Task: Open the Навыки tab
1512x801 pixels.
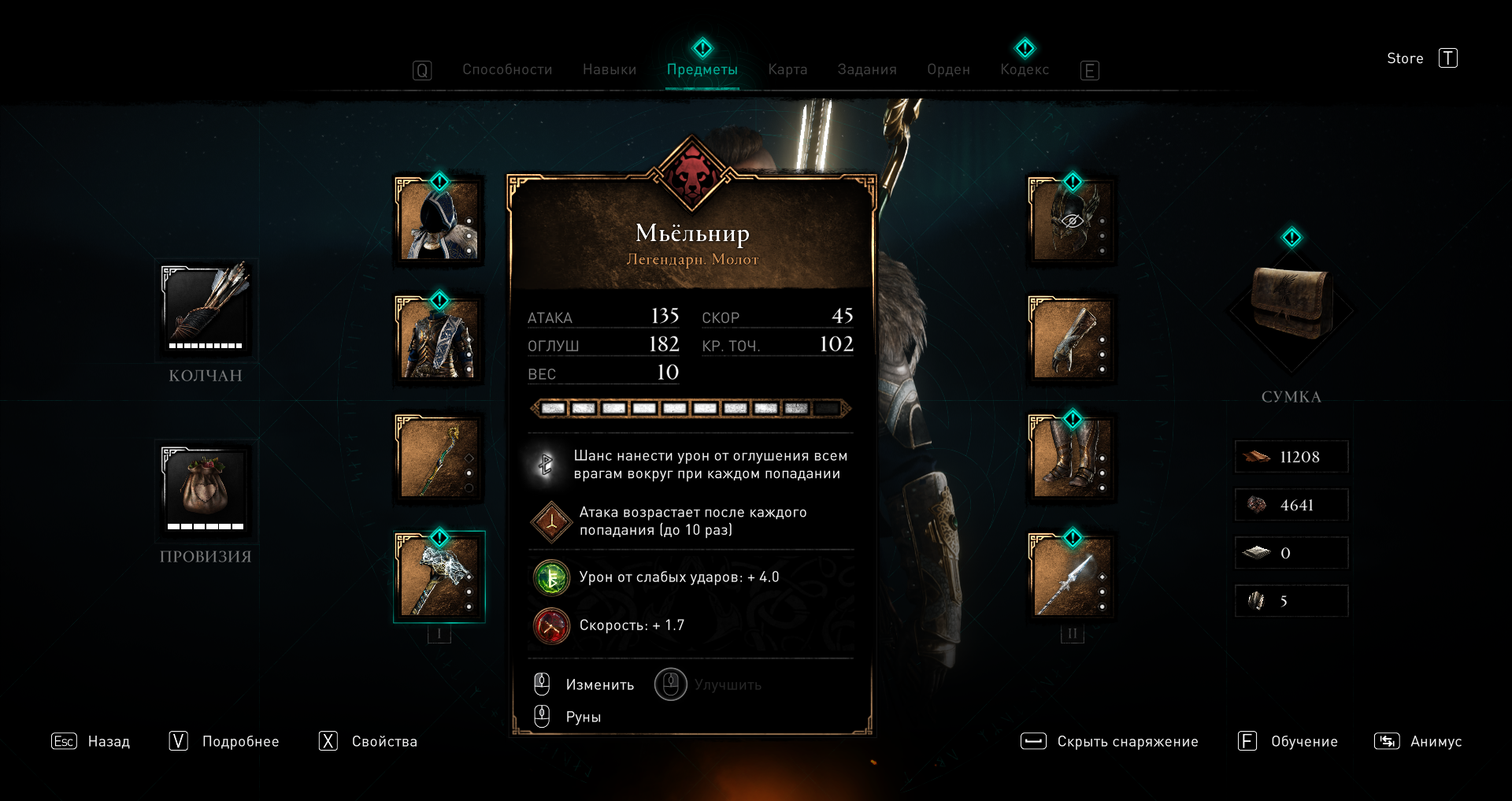Action: (x=610, y=69)
